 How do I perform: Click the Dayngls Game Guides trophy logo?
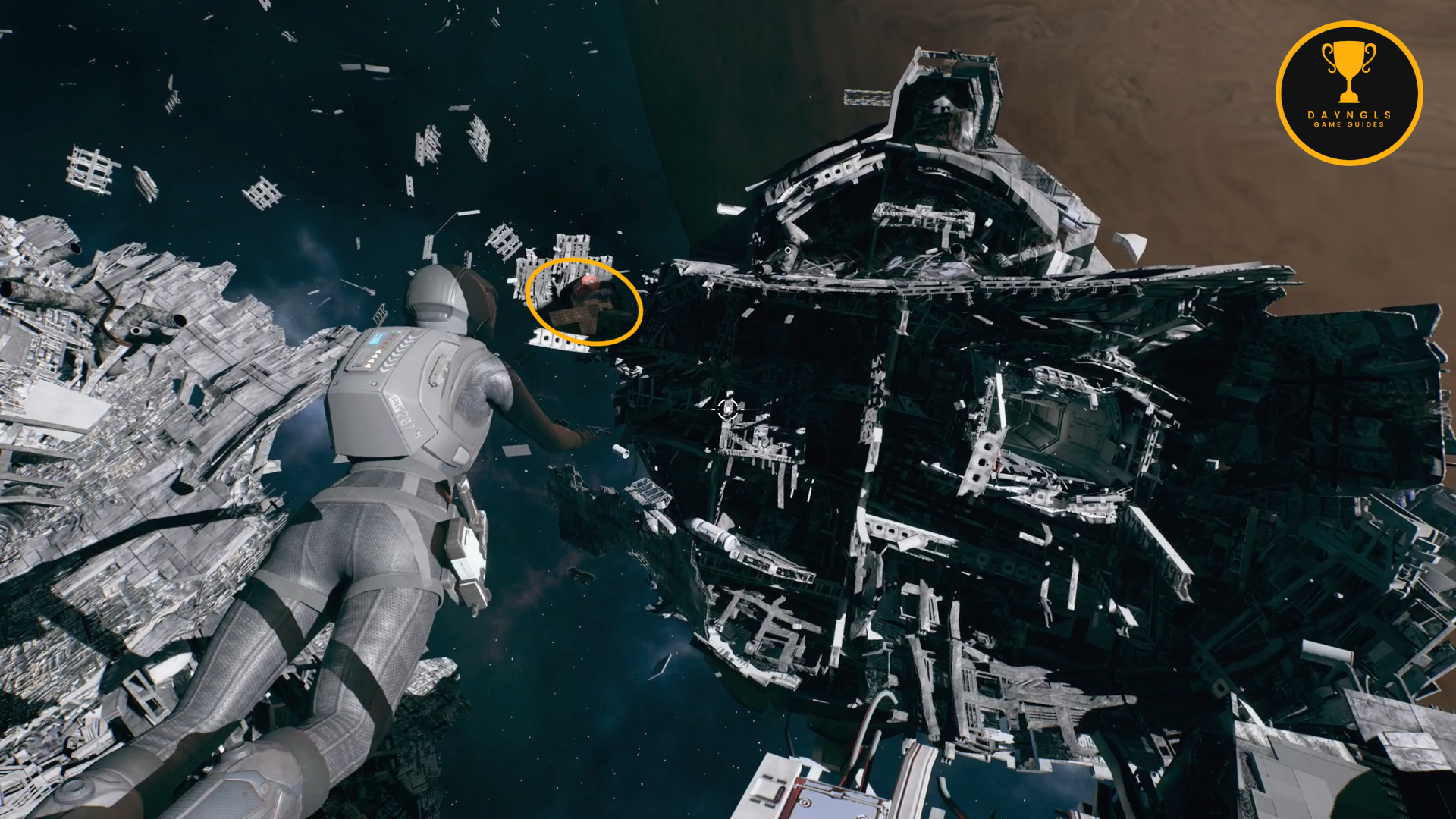1349,93
